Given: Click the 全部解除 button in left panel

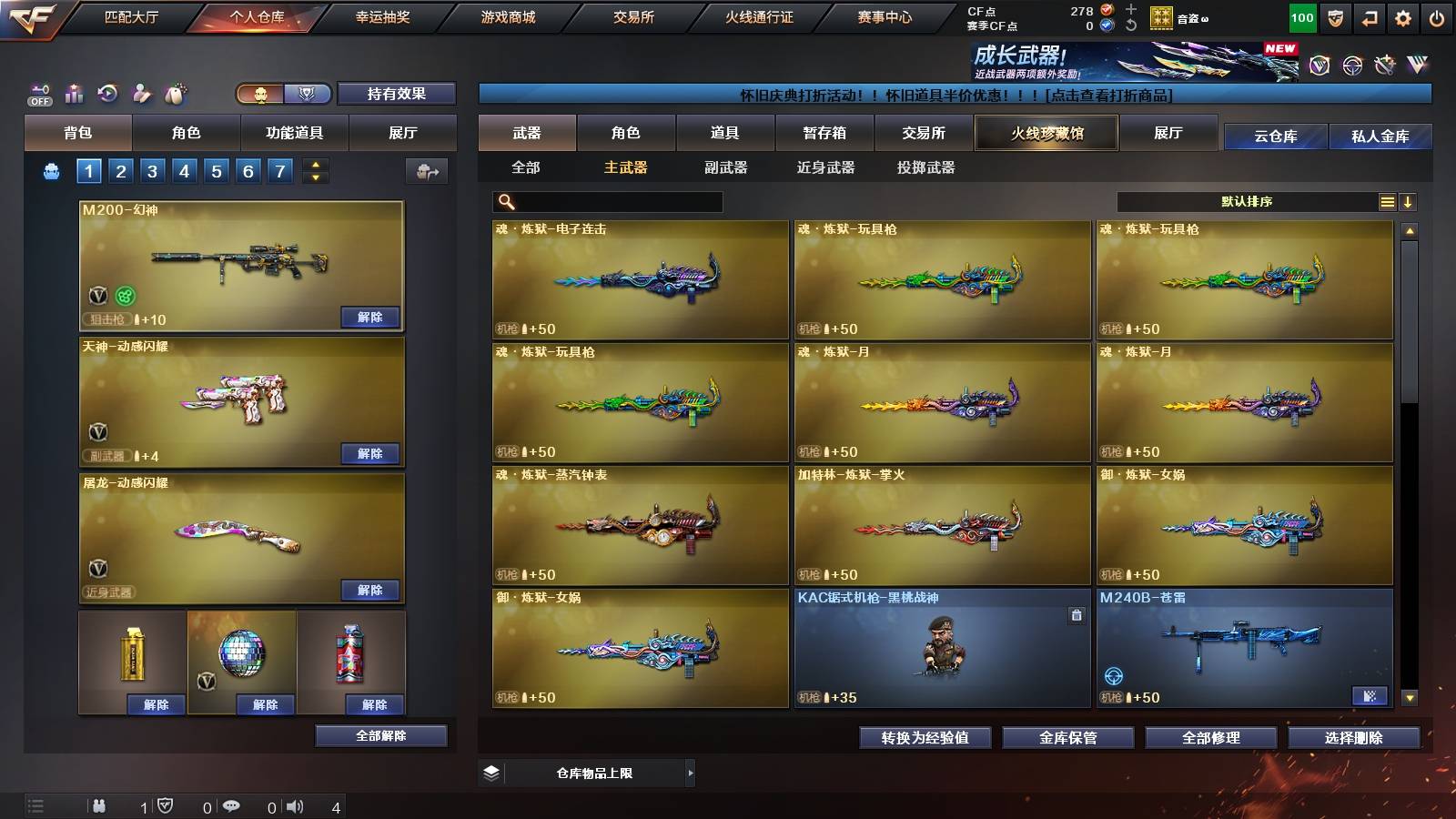Looking at the screenshot, I should tap(380, 736).
